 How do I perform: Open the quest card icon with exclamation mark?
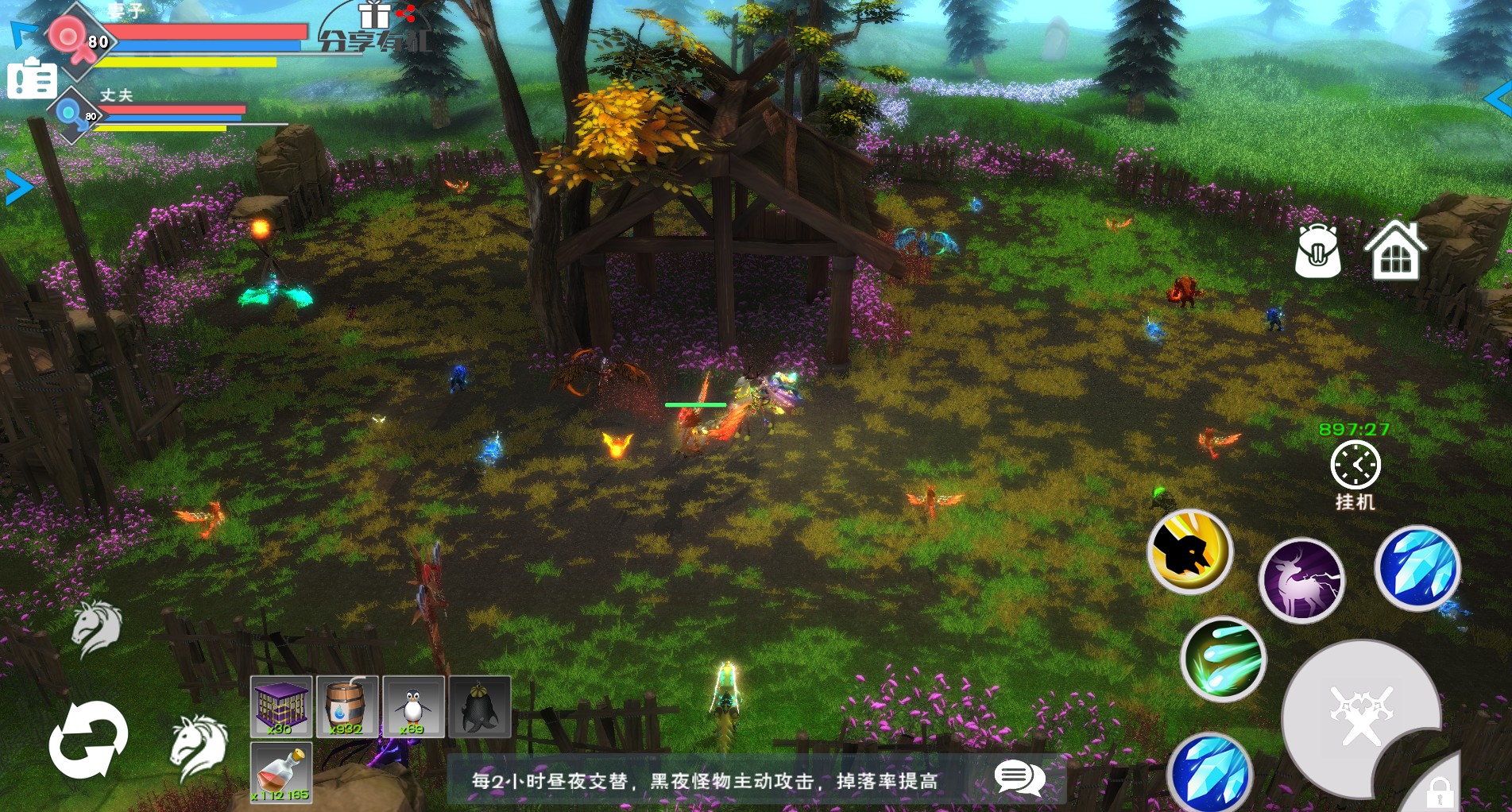(32, 79)
